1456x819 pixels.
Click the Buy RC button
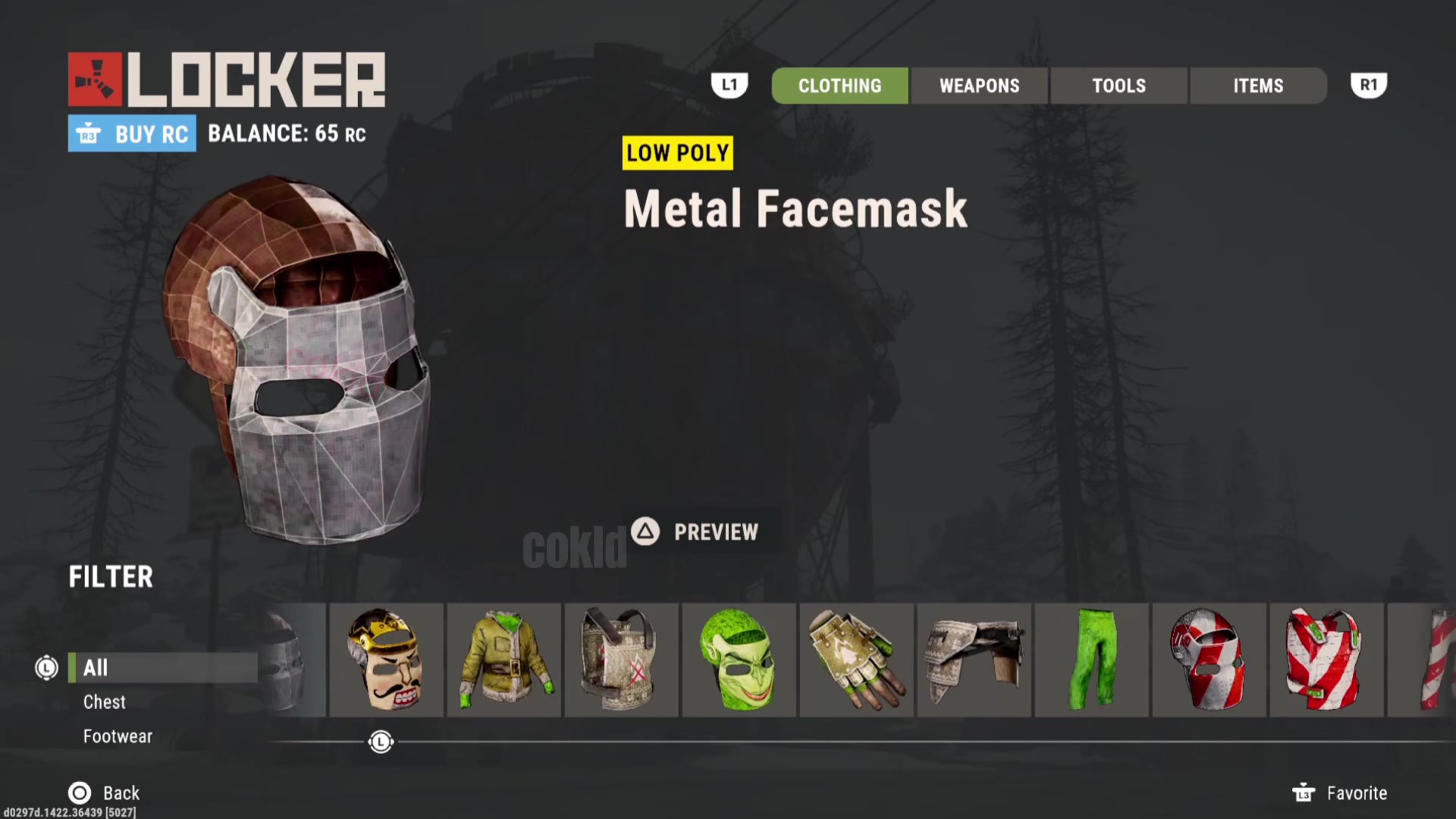tap(132, 133)
